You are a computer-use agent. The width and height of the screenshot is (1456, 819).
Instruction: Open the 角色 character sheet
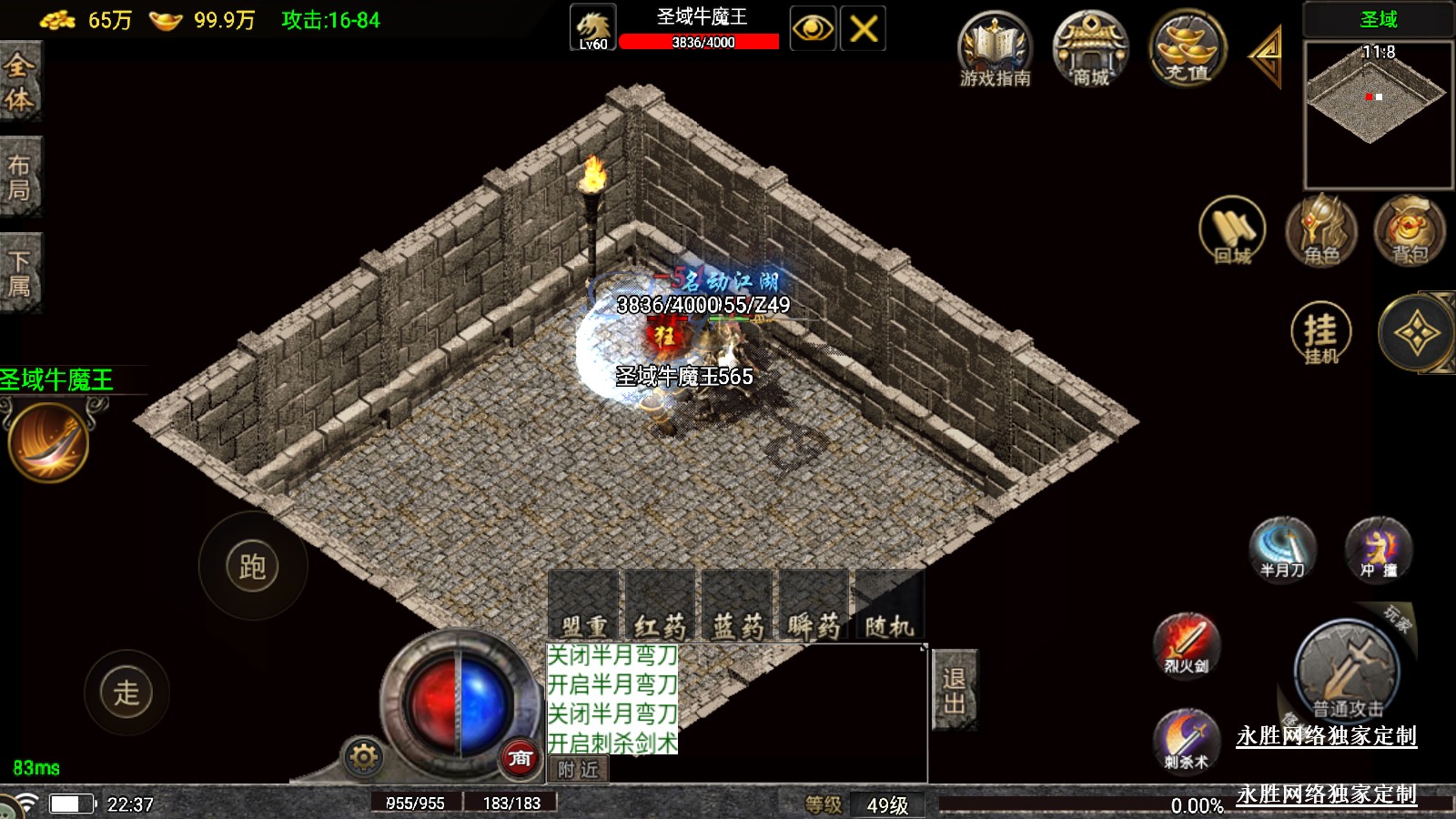click(1320, 231)
